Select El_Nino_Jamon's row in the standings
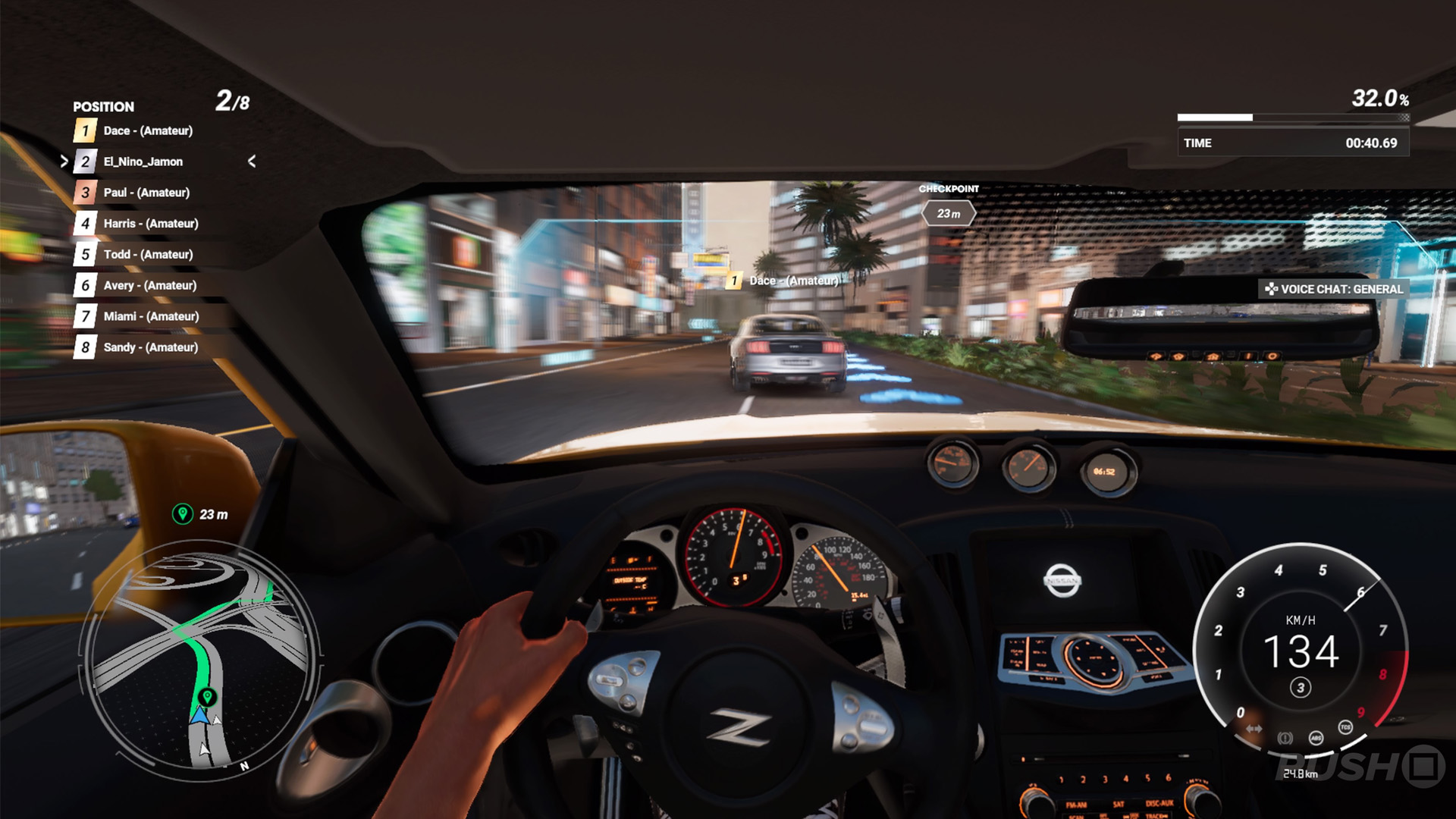Viewport: 1456px width, 819px height. coord(143,162)
